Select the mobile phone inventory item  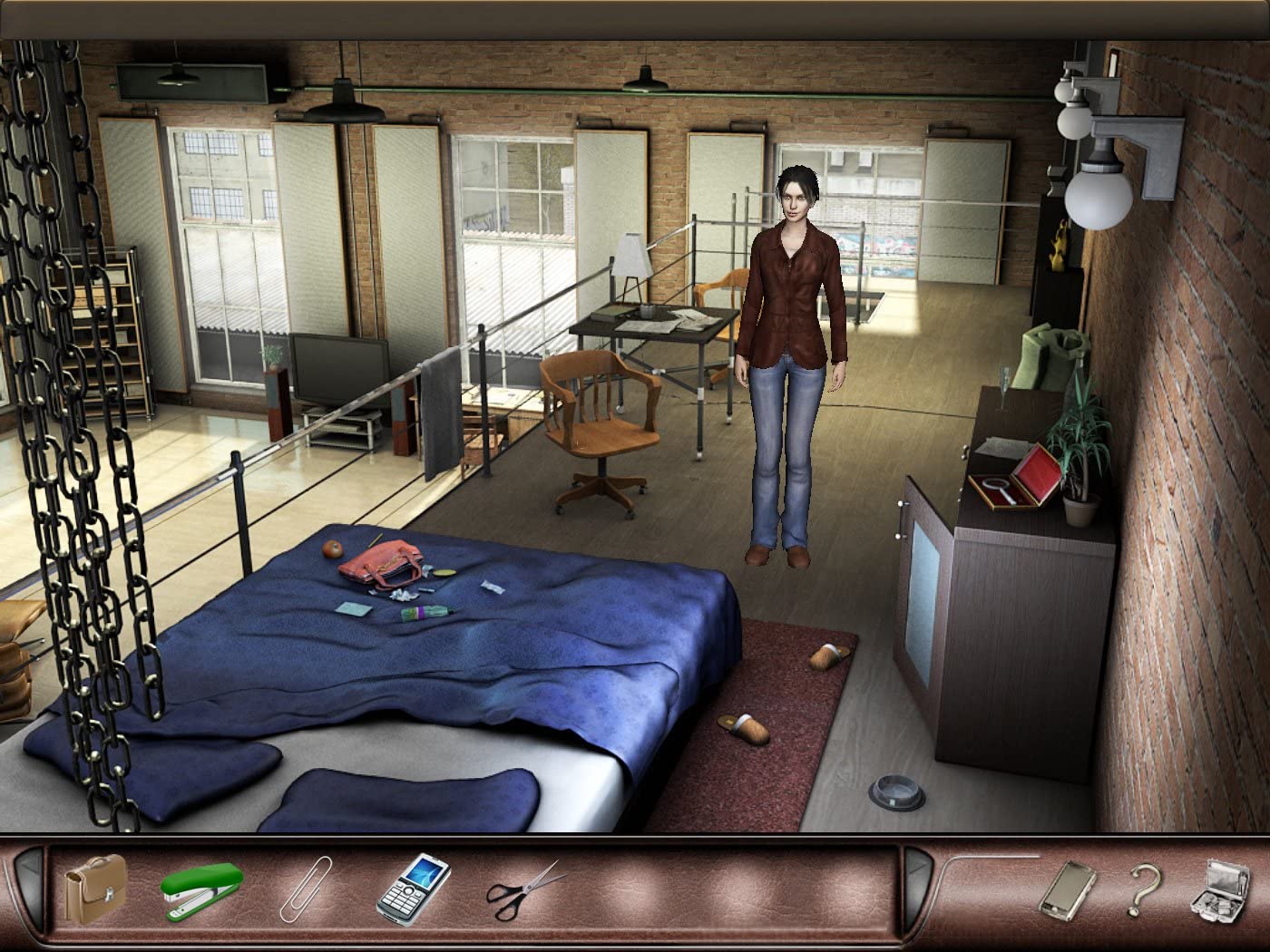414,886
